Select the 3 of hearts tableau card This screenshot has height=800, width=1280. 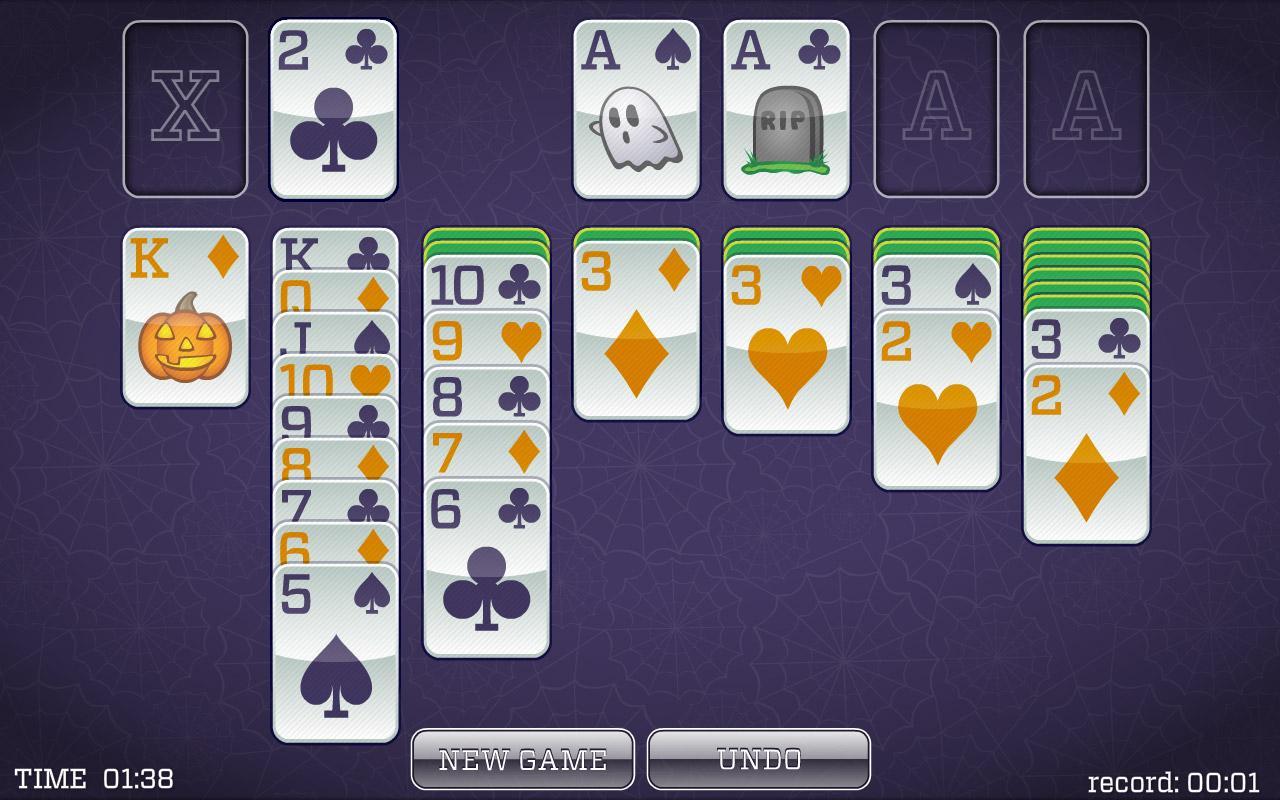pos(785,340)
